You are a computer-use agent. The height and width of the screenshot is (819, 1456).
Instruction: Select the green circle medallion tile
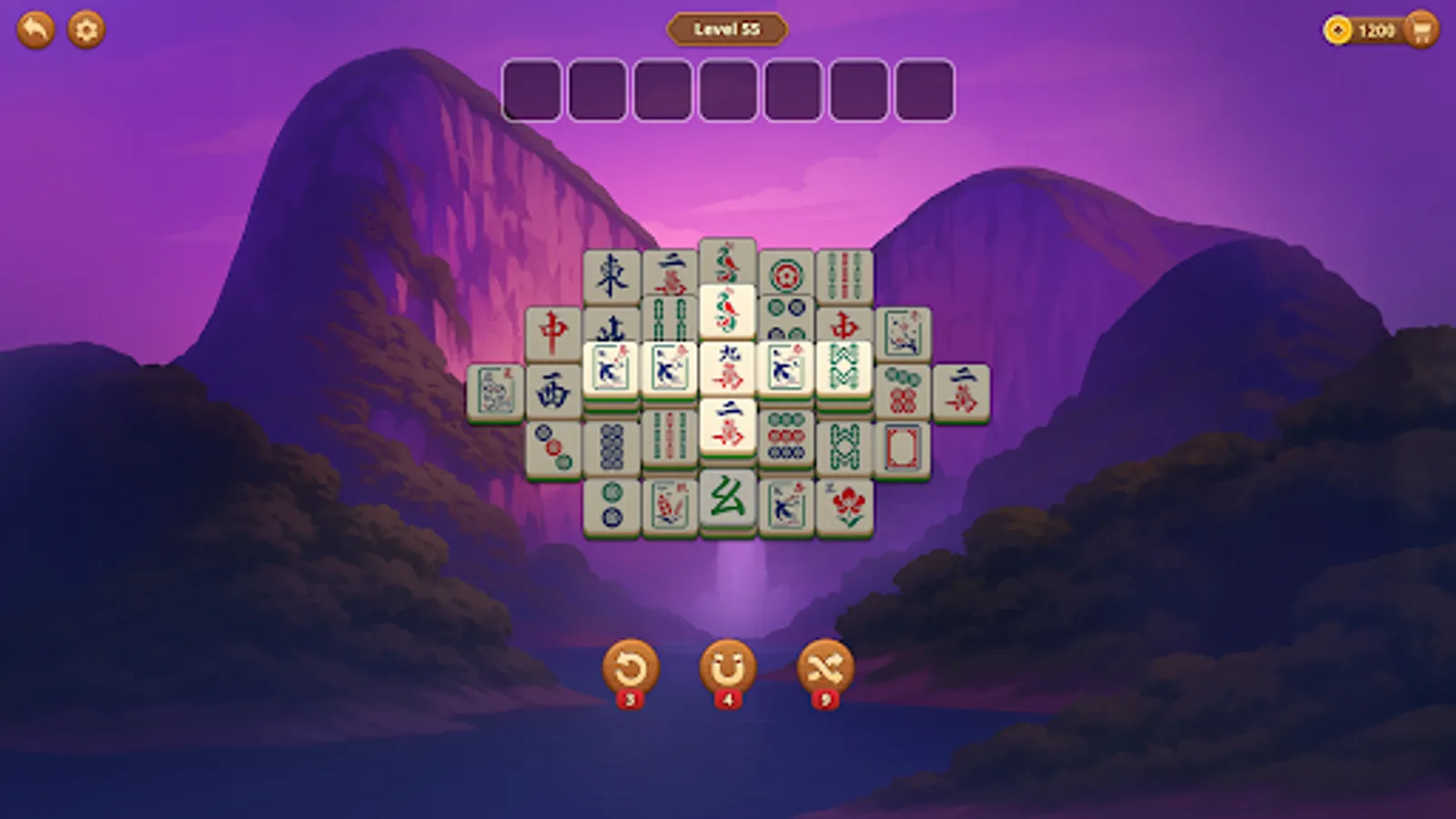[x=788, y=276]
